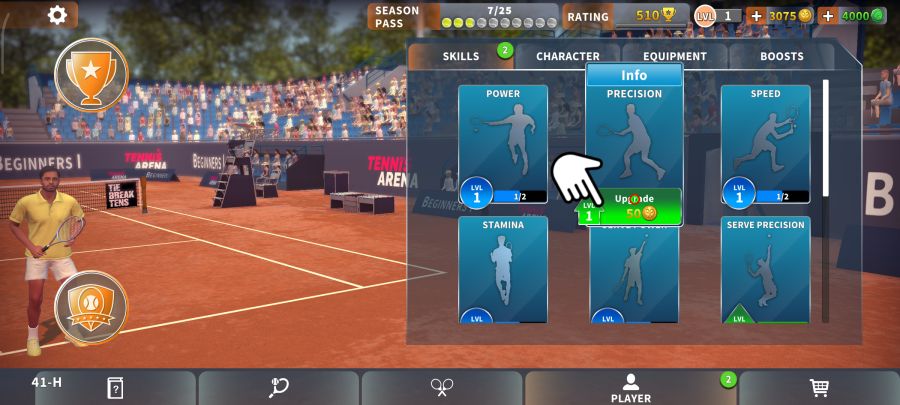Open the Equipment tab
The image size is (900, 405).
674,57
